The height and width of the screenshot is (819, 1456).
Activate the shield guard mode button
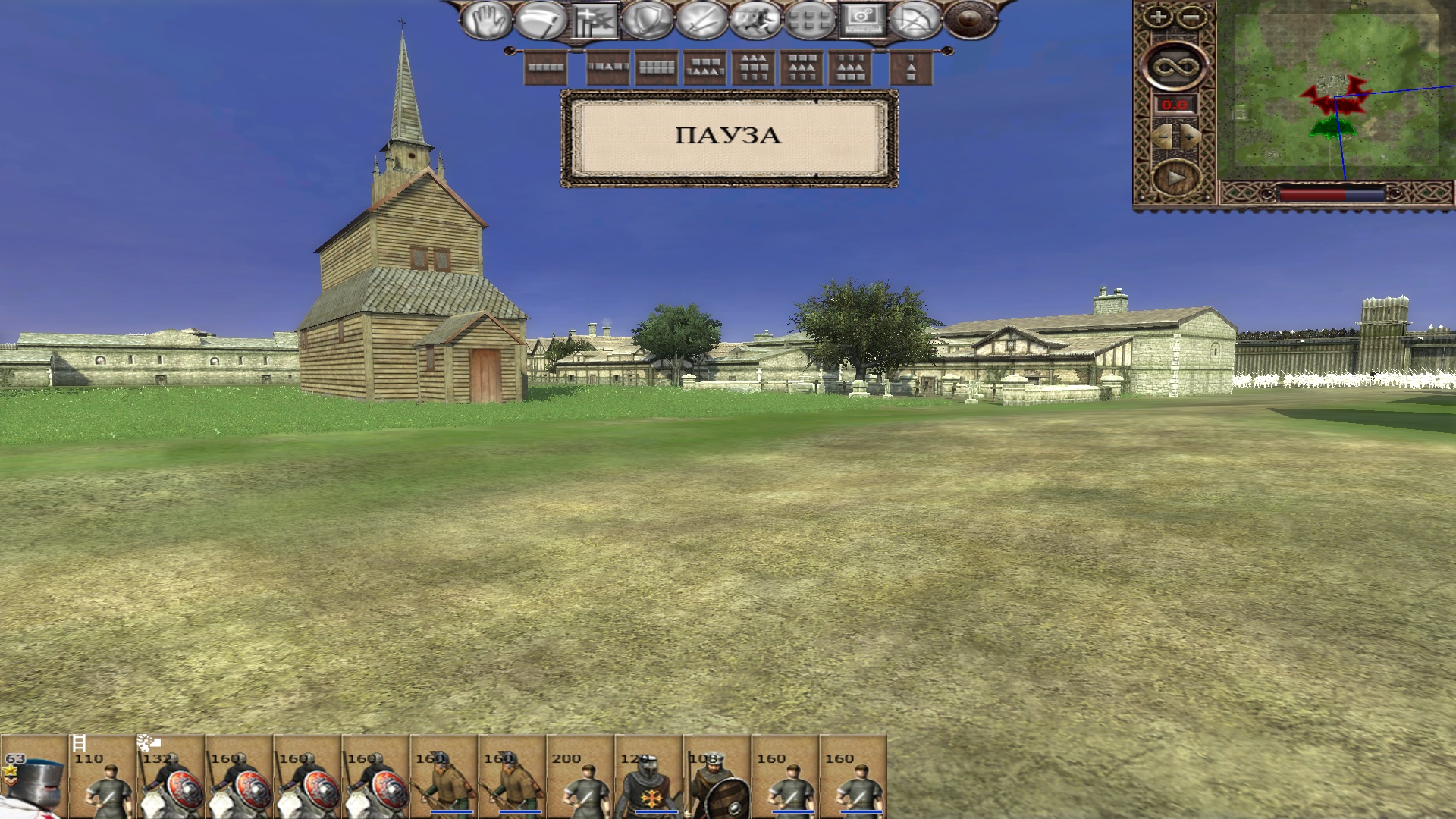[647, 20]
